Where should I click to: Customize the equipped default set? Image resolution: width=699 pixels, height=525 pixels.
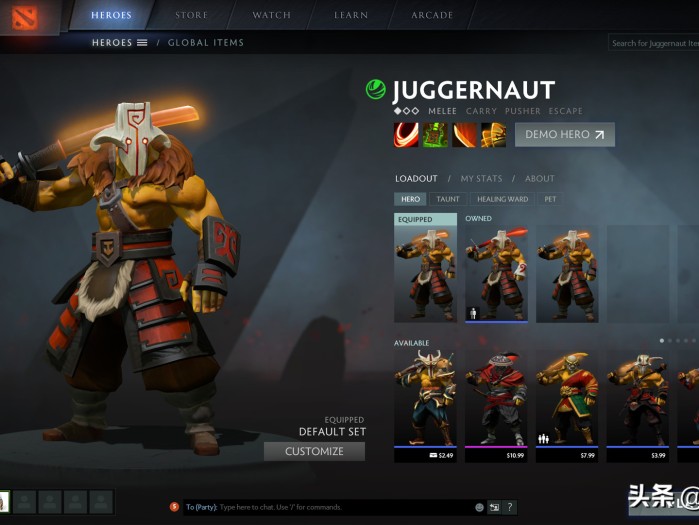pyautogui.click(x=314, y=451)
